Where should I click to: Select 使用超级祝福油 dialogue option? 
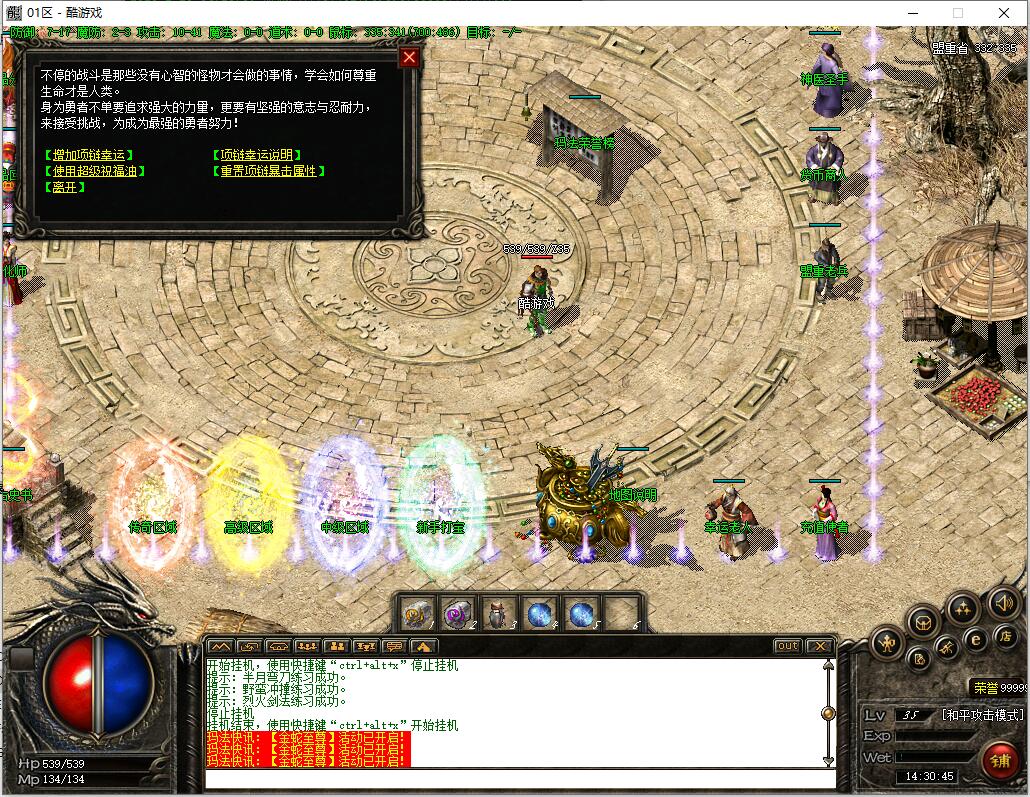pos(94,171)
